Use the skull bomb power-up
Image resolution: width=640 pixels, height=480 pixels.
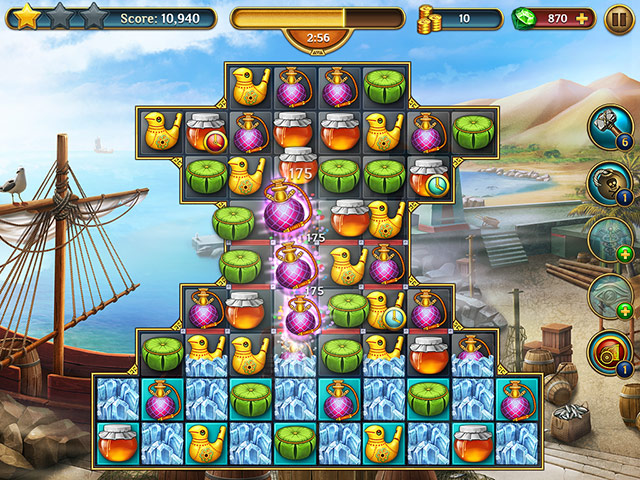click(609, 184)
